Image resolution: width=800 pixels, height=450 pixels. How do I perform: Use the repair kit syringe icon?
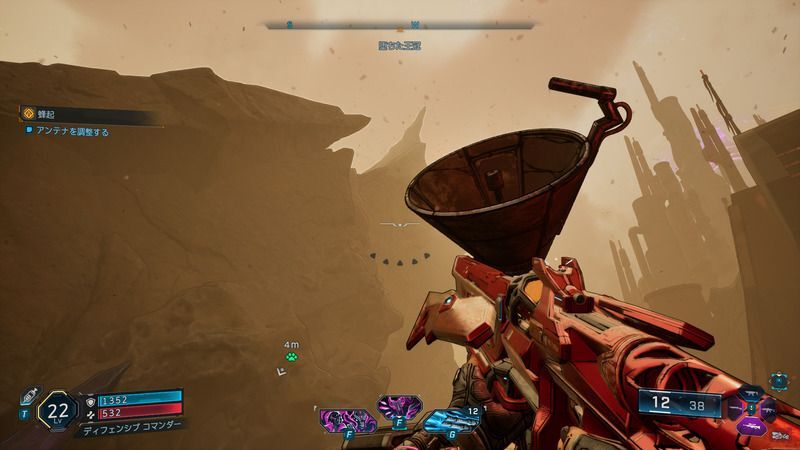click(x=29, y=396)
